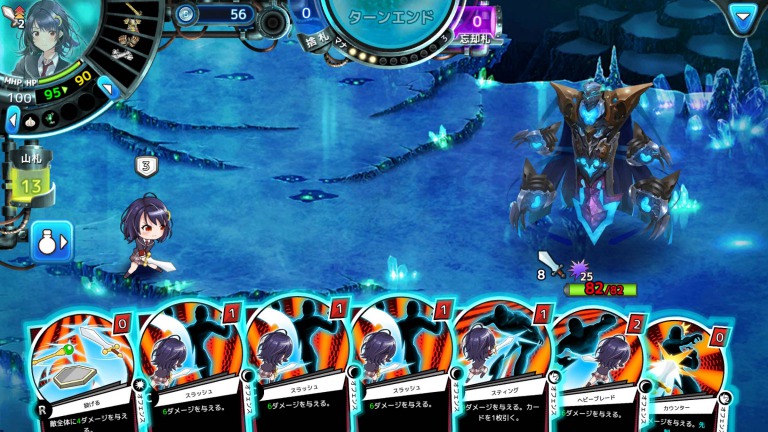The width and height of the screenshot is (768, 432).
Task: Select the スティング card
Action: pos(498,368)
